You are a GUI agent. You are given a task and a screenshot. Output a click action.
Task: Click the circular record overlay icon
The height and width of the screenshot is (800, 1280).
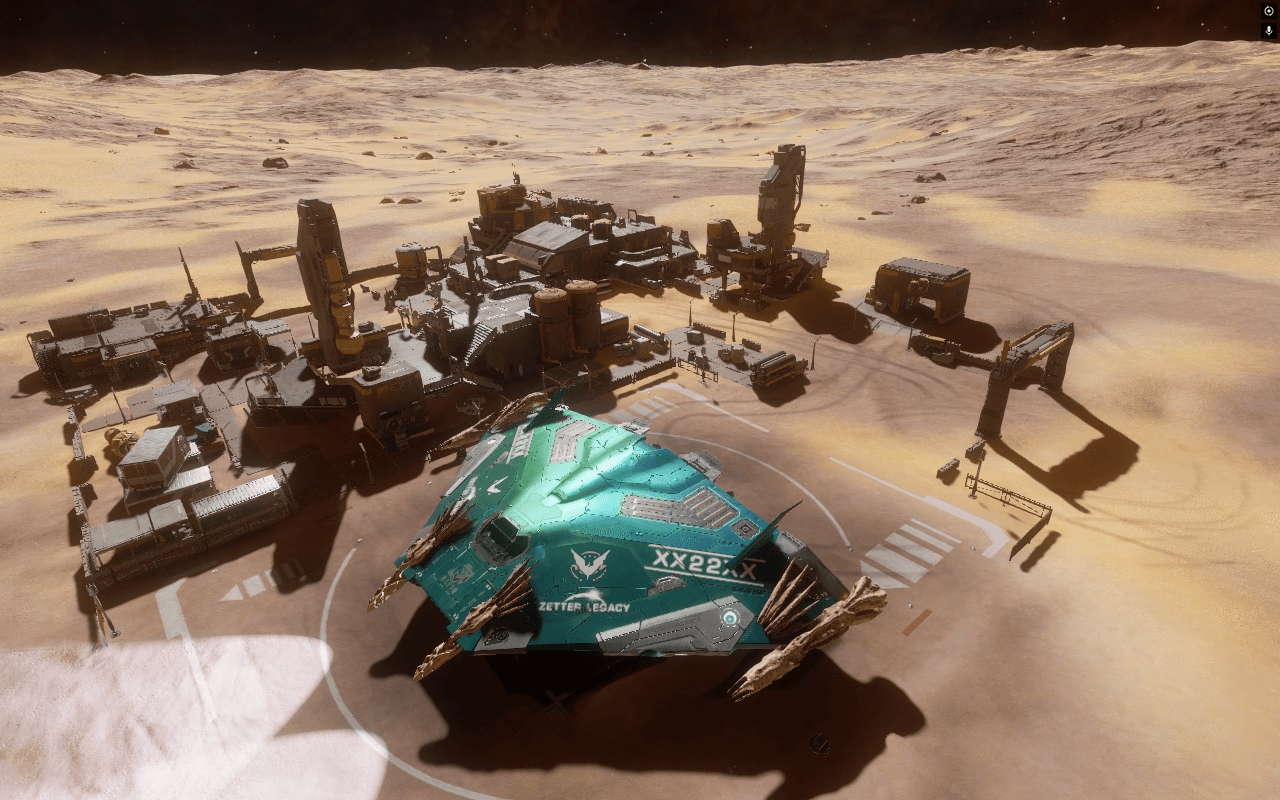point(1269,10)
